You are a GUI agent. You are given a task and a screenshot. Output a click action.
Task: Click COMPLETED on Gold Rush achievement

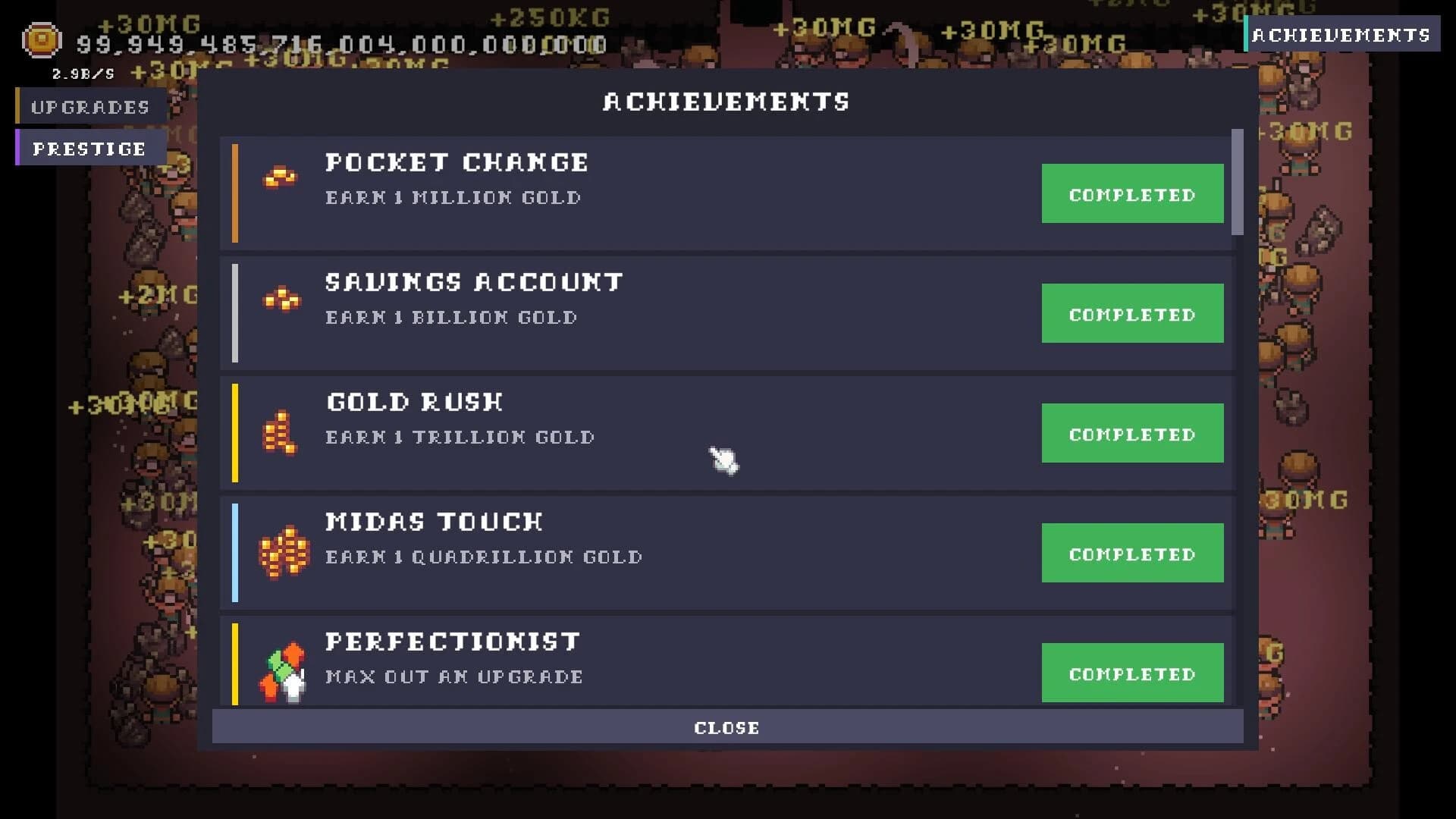(x=1132, y=433)
